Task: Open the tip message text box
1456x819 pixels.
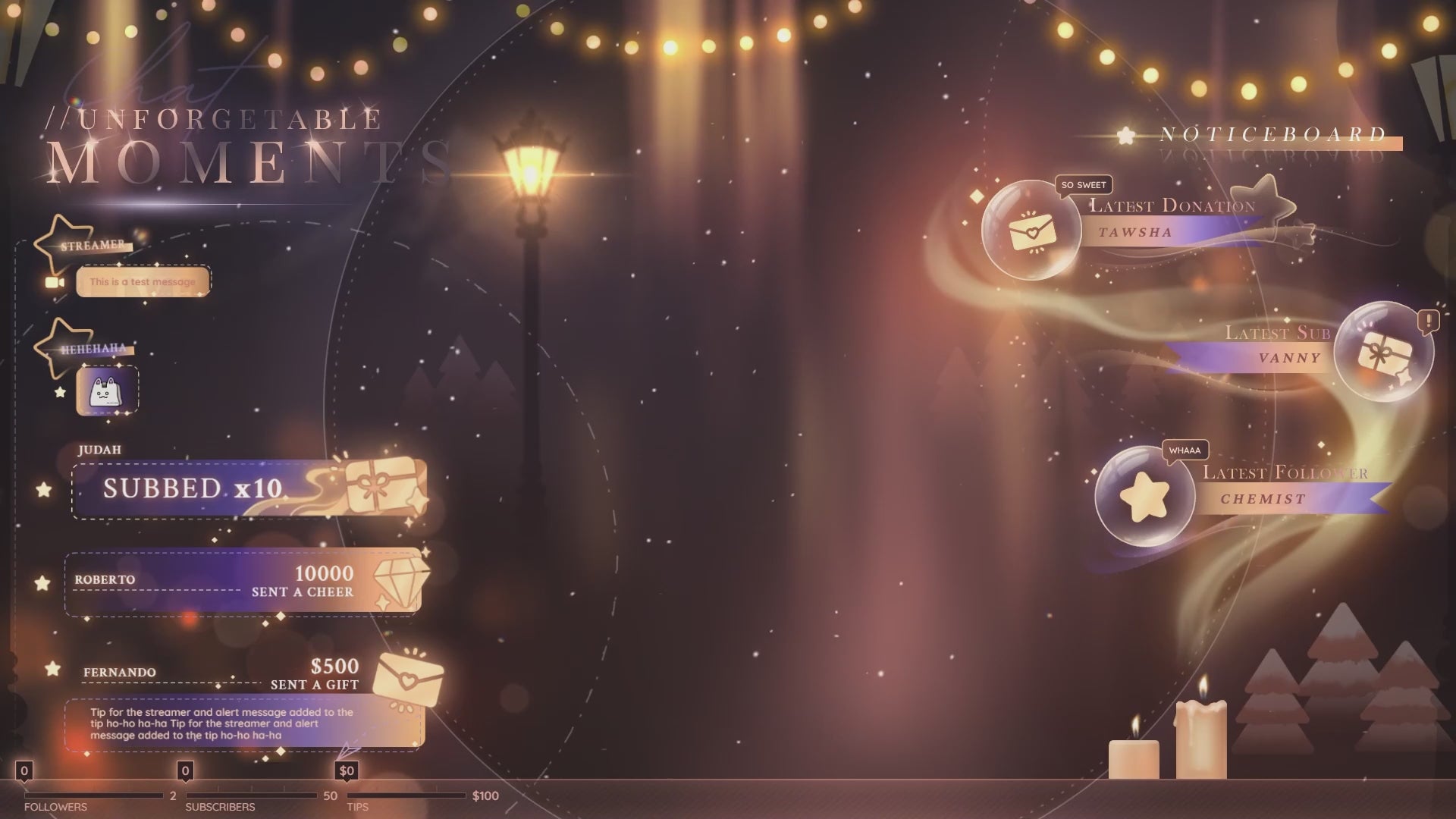Action: click(x=243, y=724)
